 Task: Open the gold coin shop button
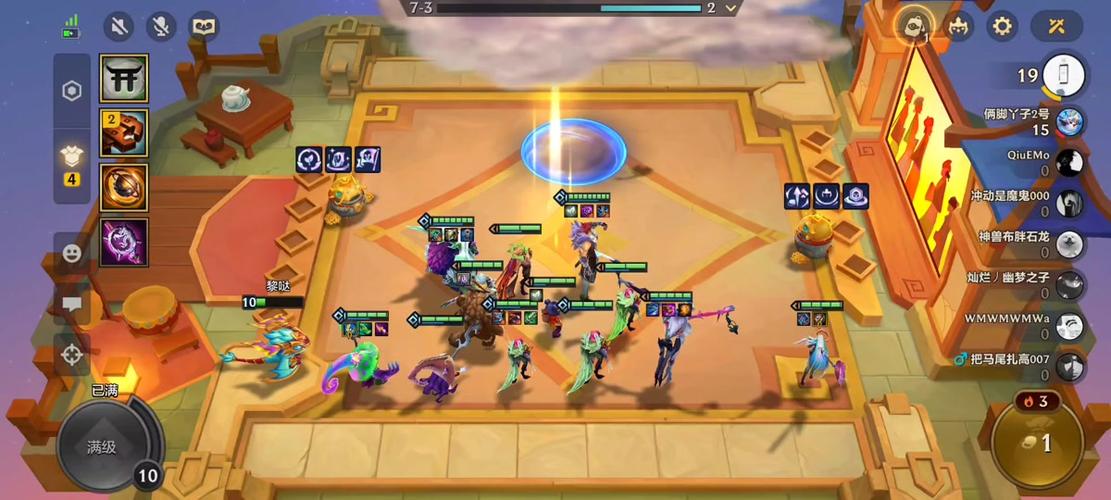[x=1039, y=441]
